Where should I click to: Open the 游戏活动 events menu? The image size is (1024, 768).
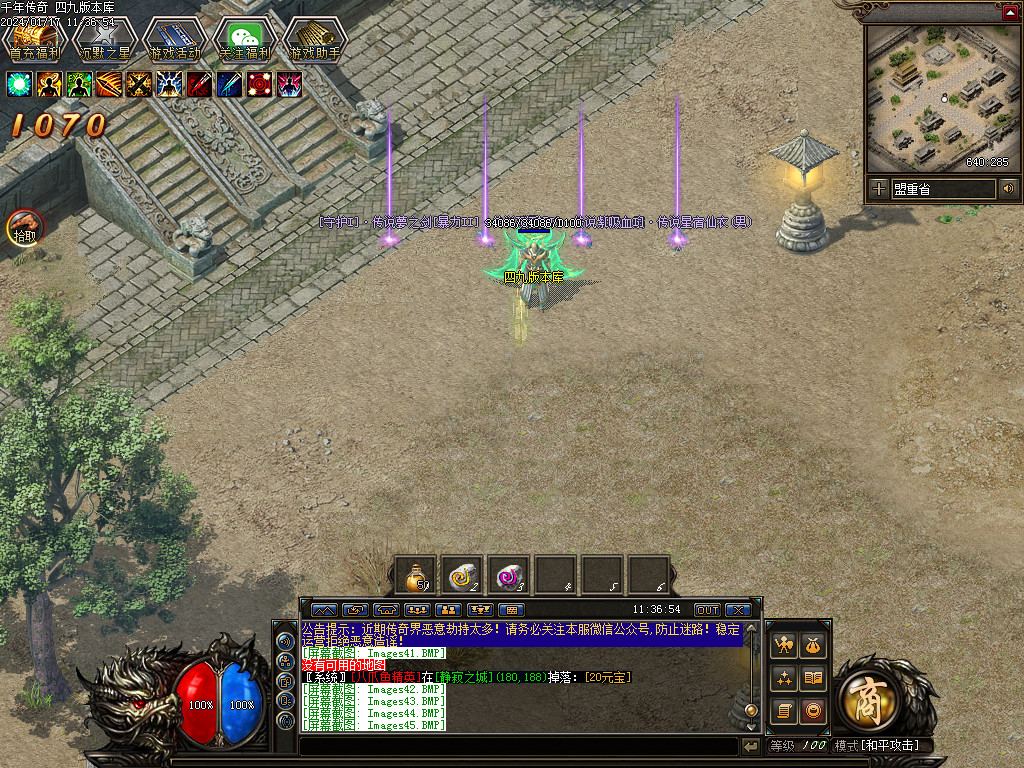pos(174,39)
